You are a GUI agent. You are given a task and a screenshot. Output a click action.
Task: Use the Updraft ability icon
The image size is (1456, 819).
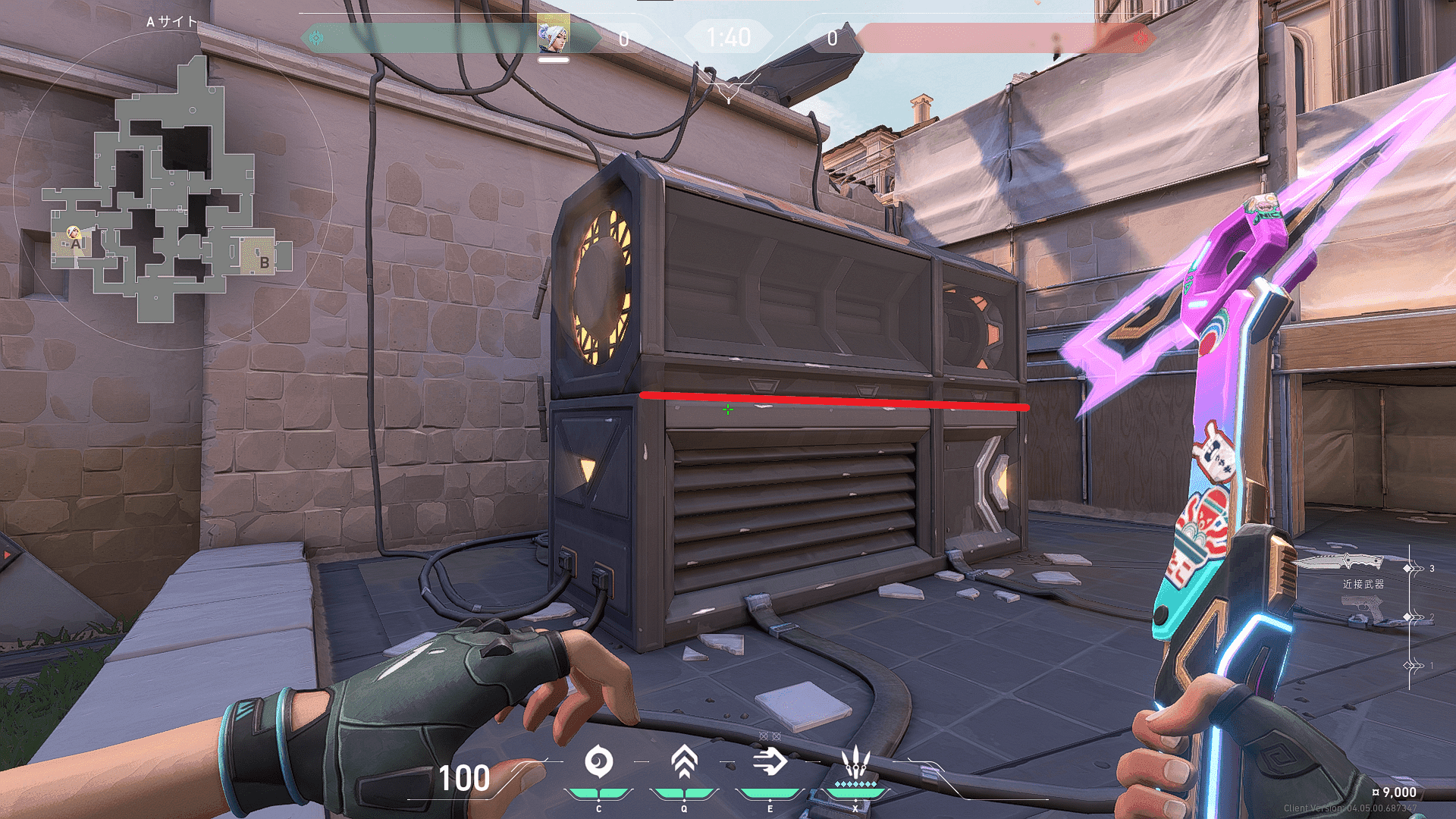[x=684, y=761]
